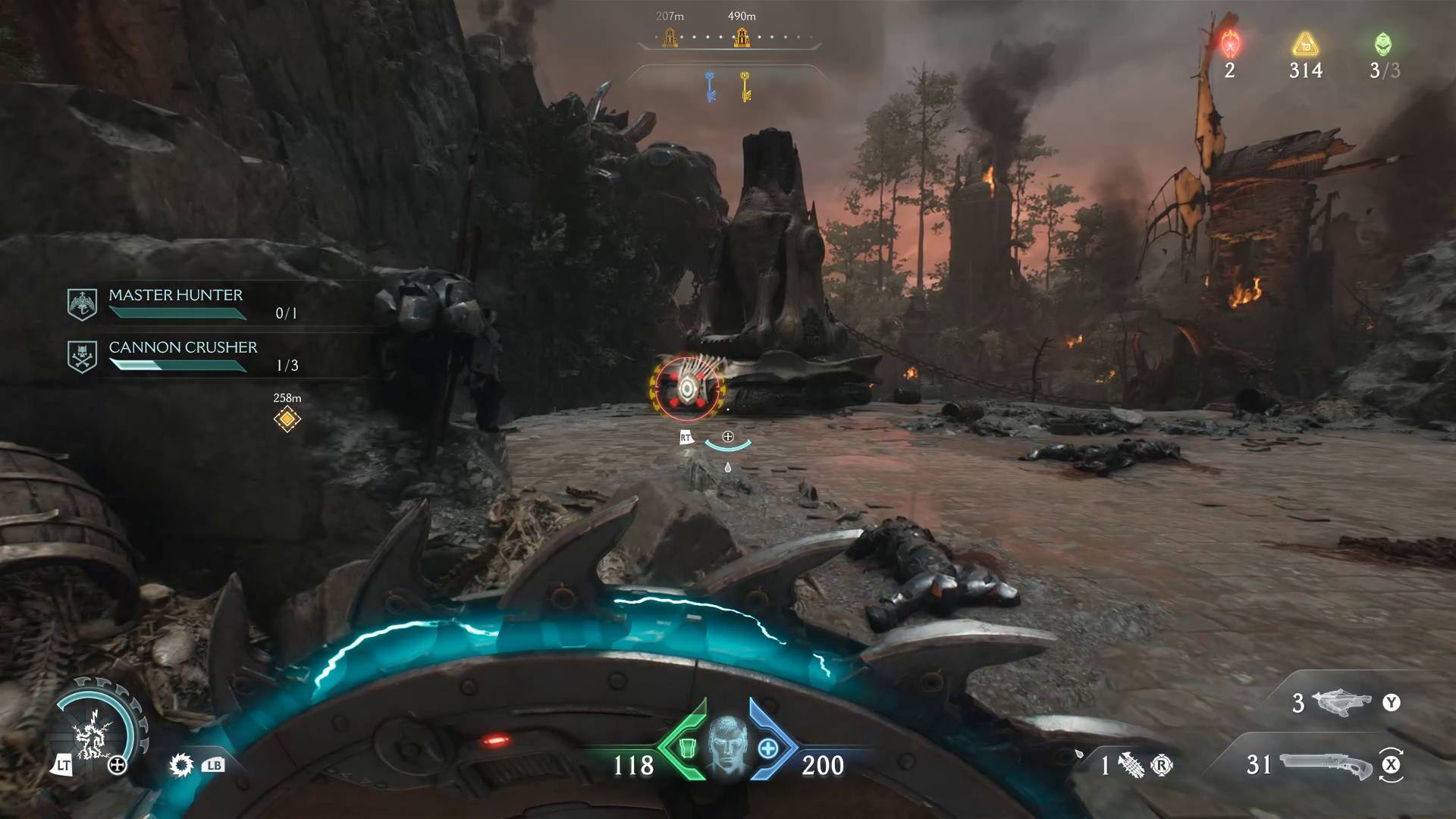The image size is (1456, 819).
Task: Click the gold triangle currency icon
Action: point(1305,44)
